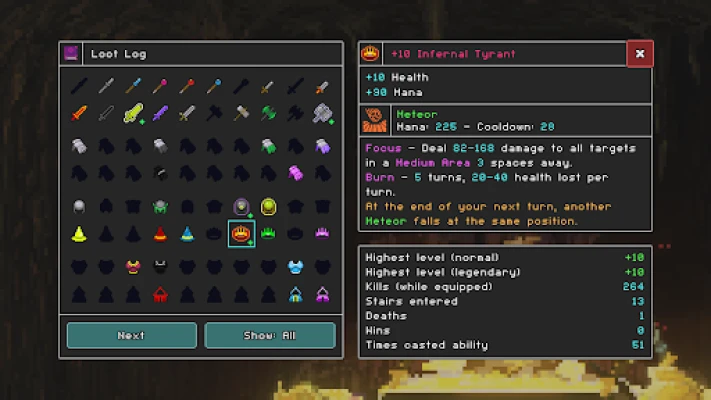Pick the lime green glowing sword
This screenshot has width=711, height=400.
(133, 113)
